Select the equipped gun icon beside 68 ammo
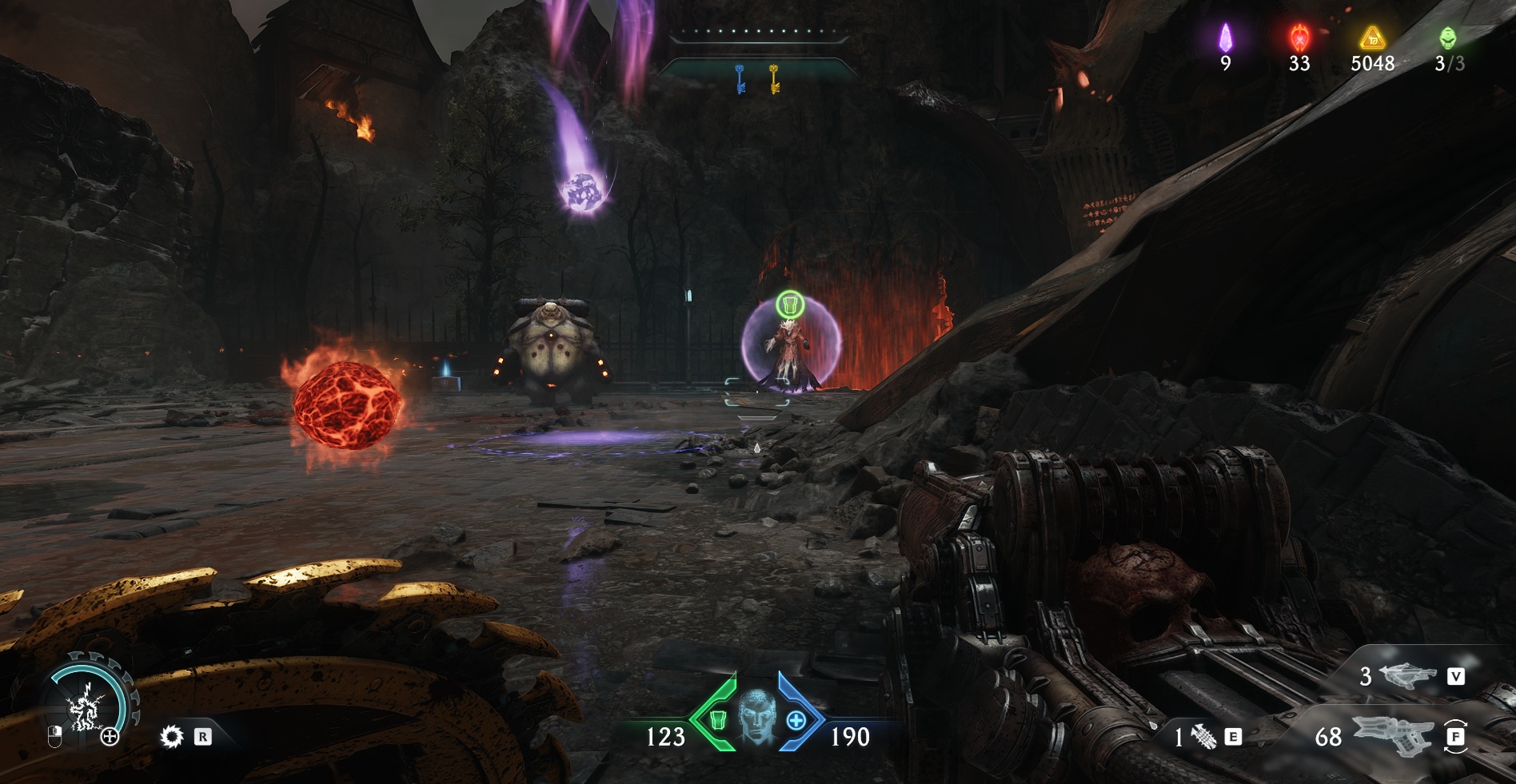The image size is (1516, 784). pos(1391,734)
